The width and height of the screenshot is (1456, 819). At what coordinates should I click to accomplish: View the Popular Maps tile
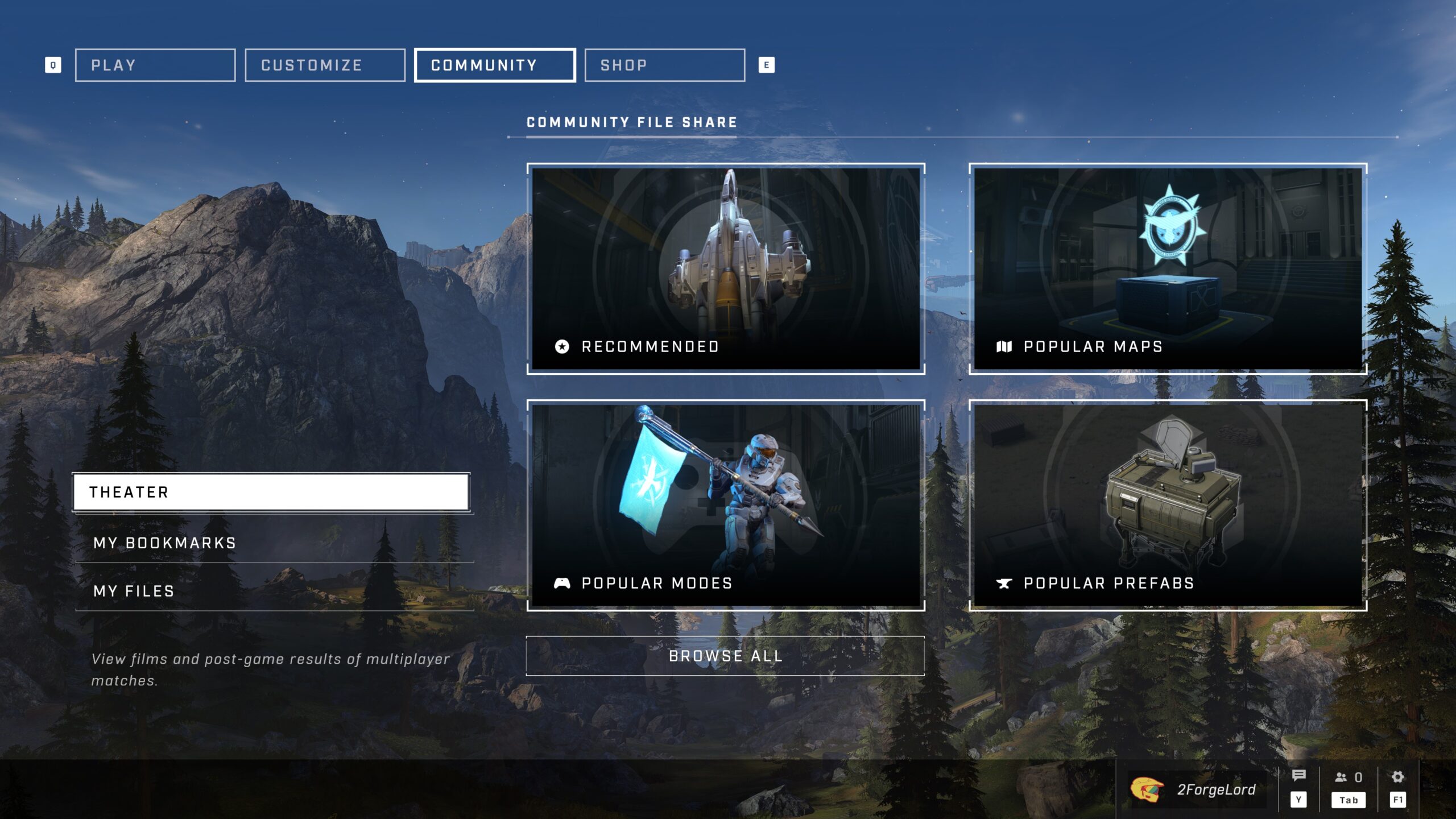point(1168,268)
